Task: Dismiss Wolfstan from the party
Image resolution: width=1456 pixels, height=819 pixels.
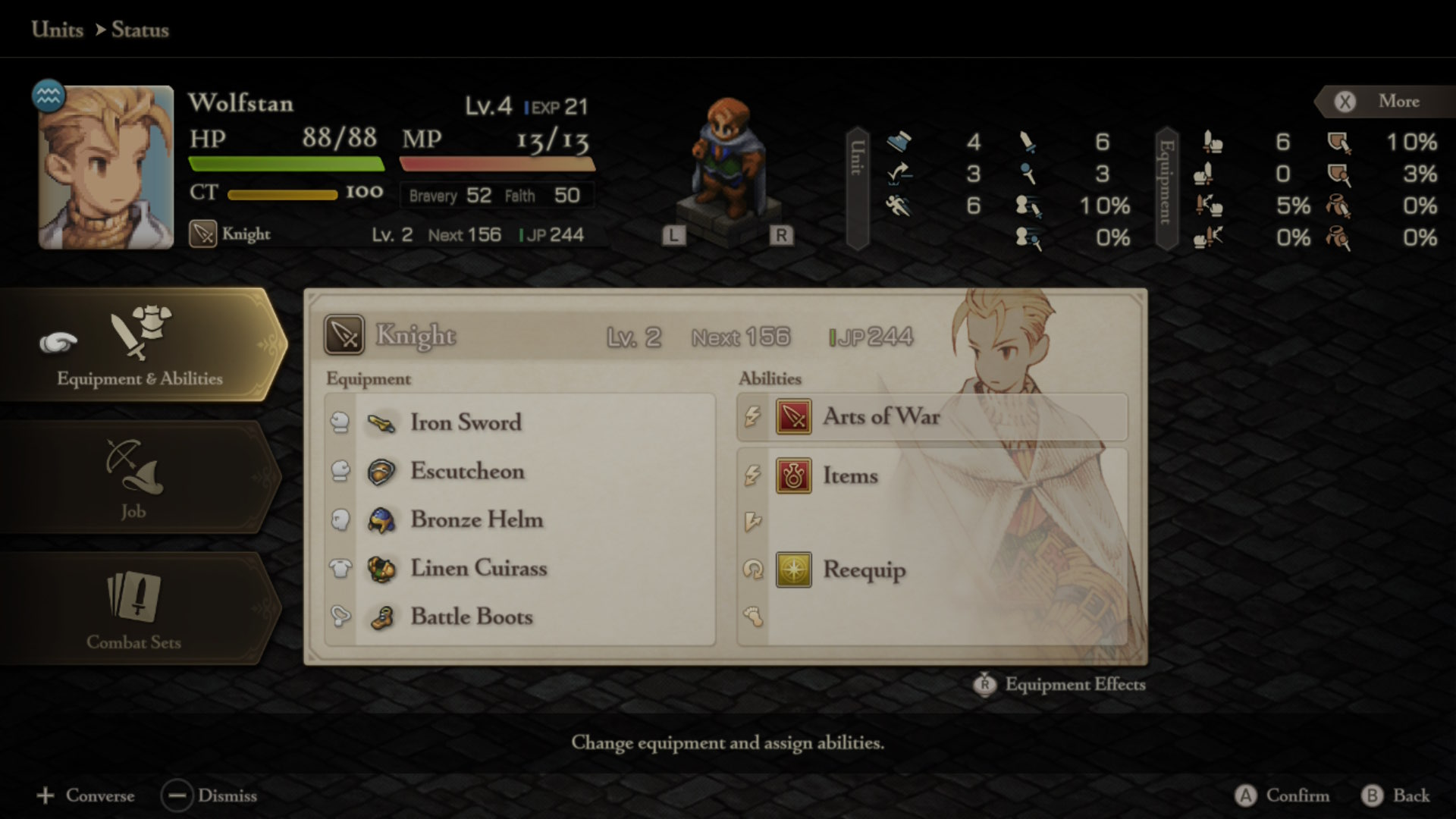Action: (x=209, y=795)
